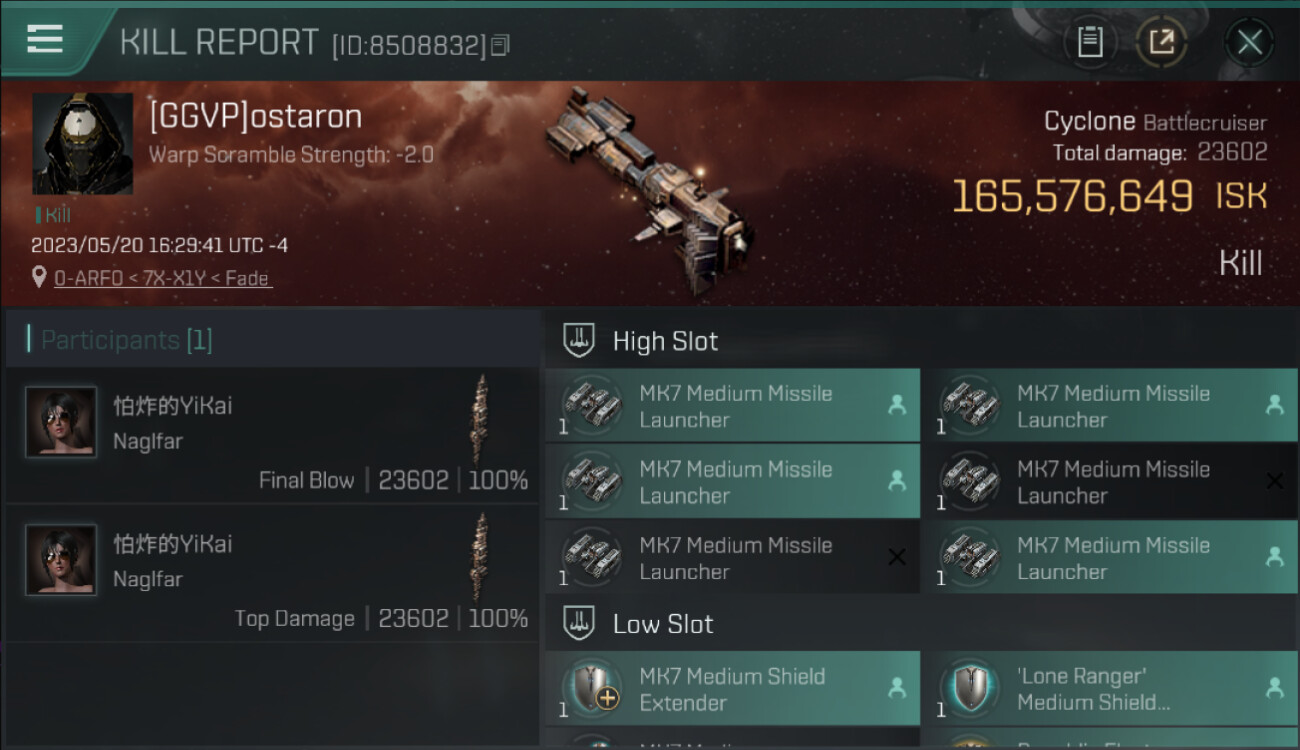Select the Final Blow participant row
This screenshot has width=1300, height=750.
pyautogui.click(x=272, y=435)
